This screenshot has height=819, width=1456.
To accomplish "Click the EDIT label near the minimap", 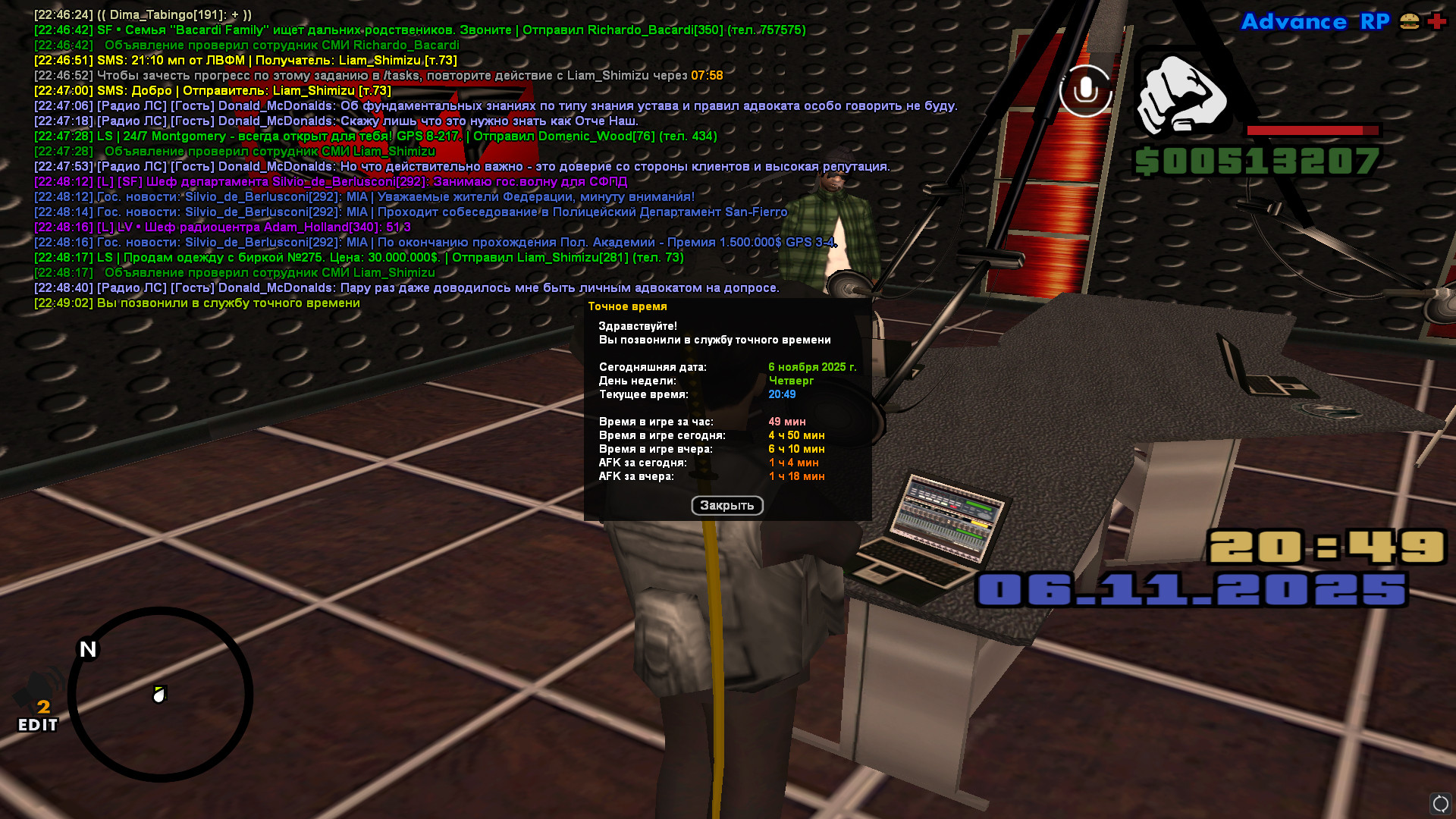I will coord(36,726).
